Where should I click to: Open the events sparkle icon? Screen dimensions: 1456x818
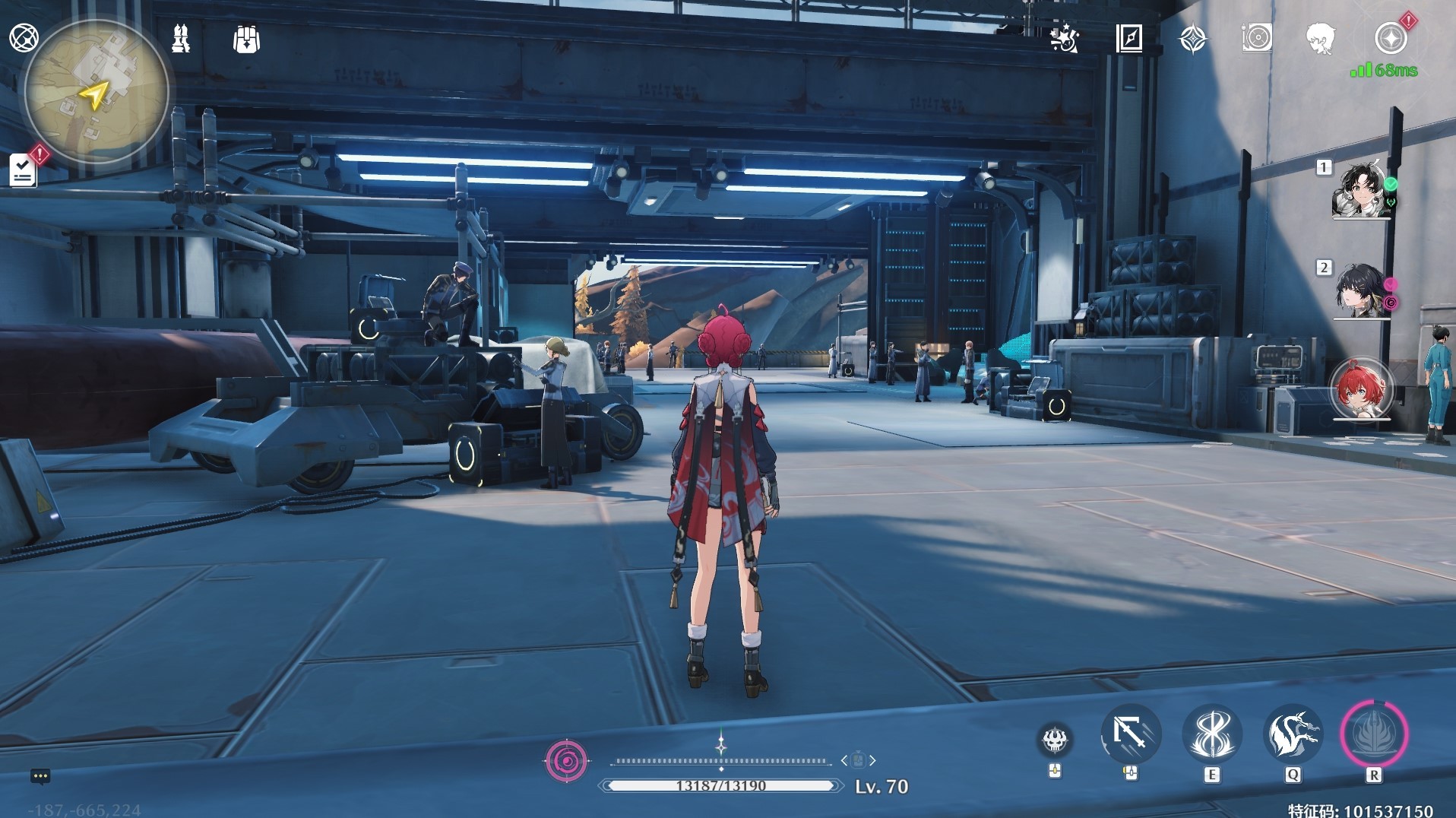click(x=1065, y=38)
